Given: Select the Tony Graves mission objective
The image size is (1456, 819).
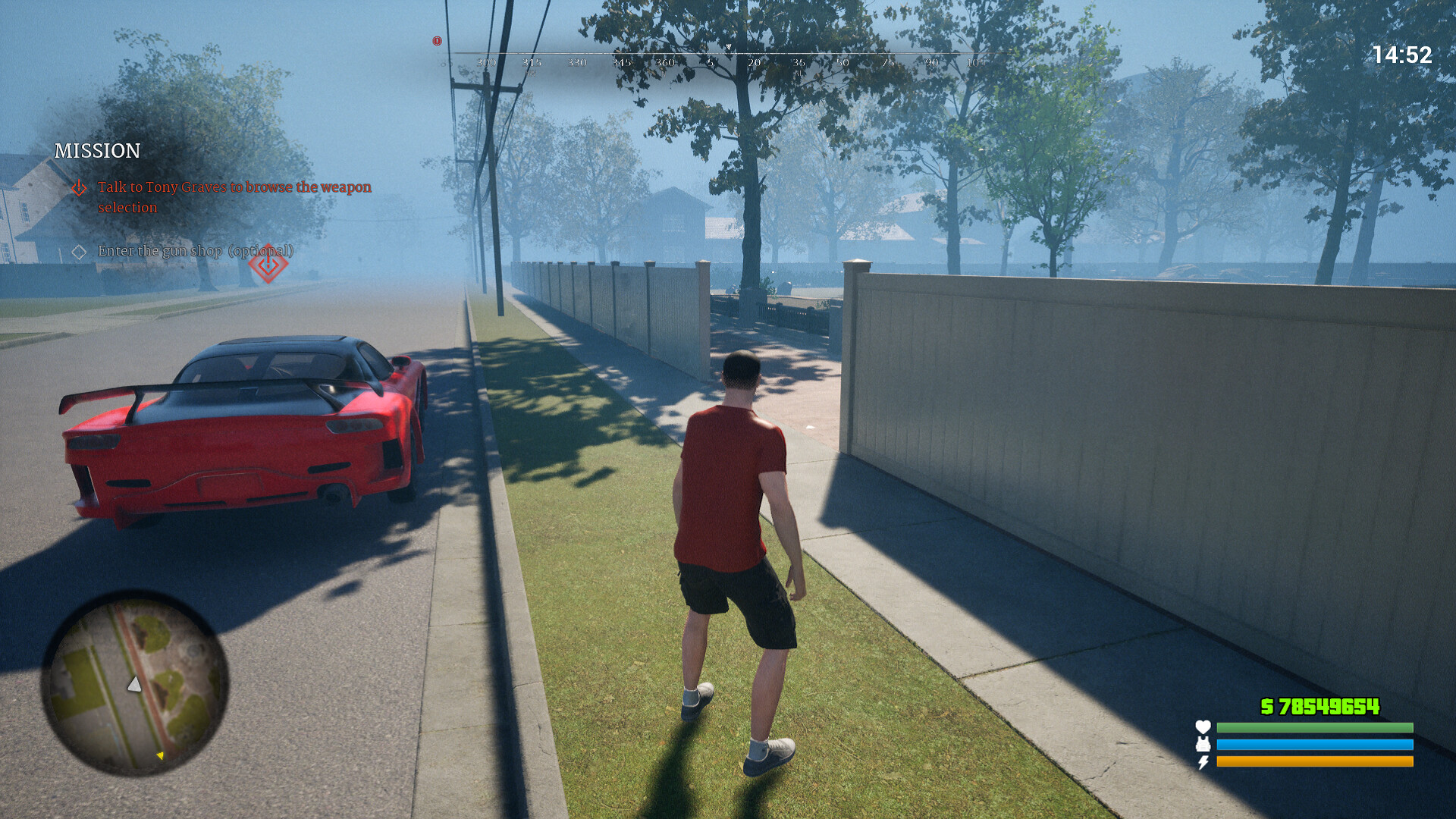Looking at the screenshot, I should click(234, 196).
